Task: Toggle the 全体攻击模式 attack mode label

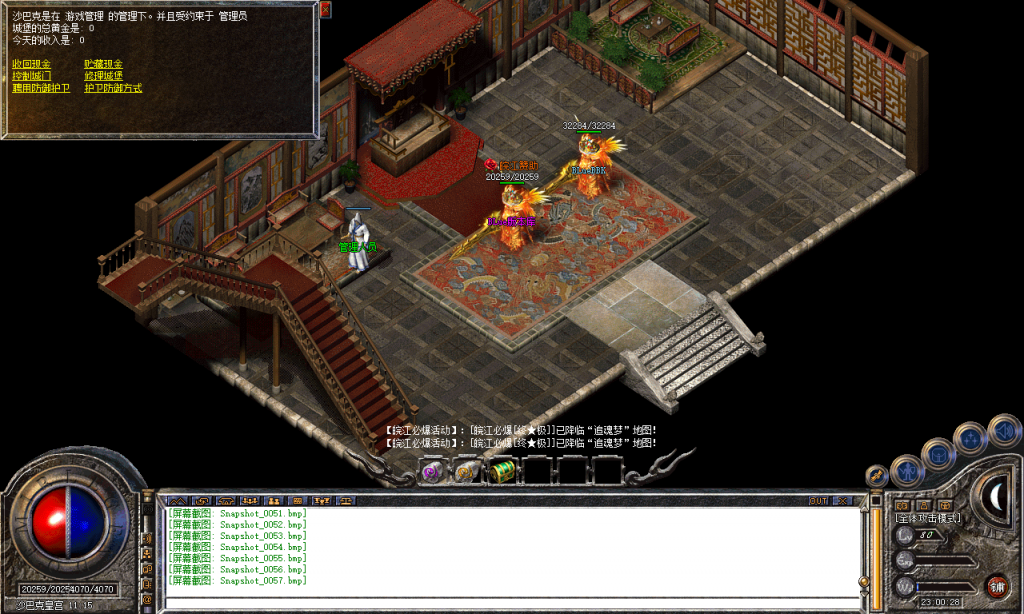Action: coord(927,518)
